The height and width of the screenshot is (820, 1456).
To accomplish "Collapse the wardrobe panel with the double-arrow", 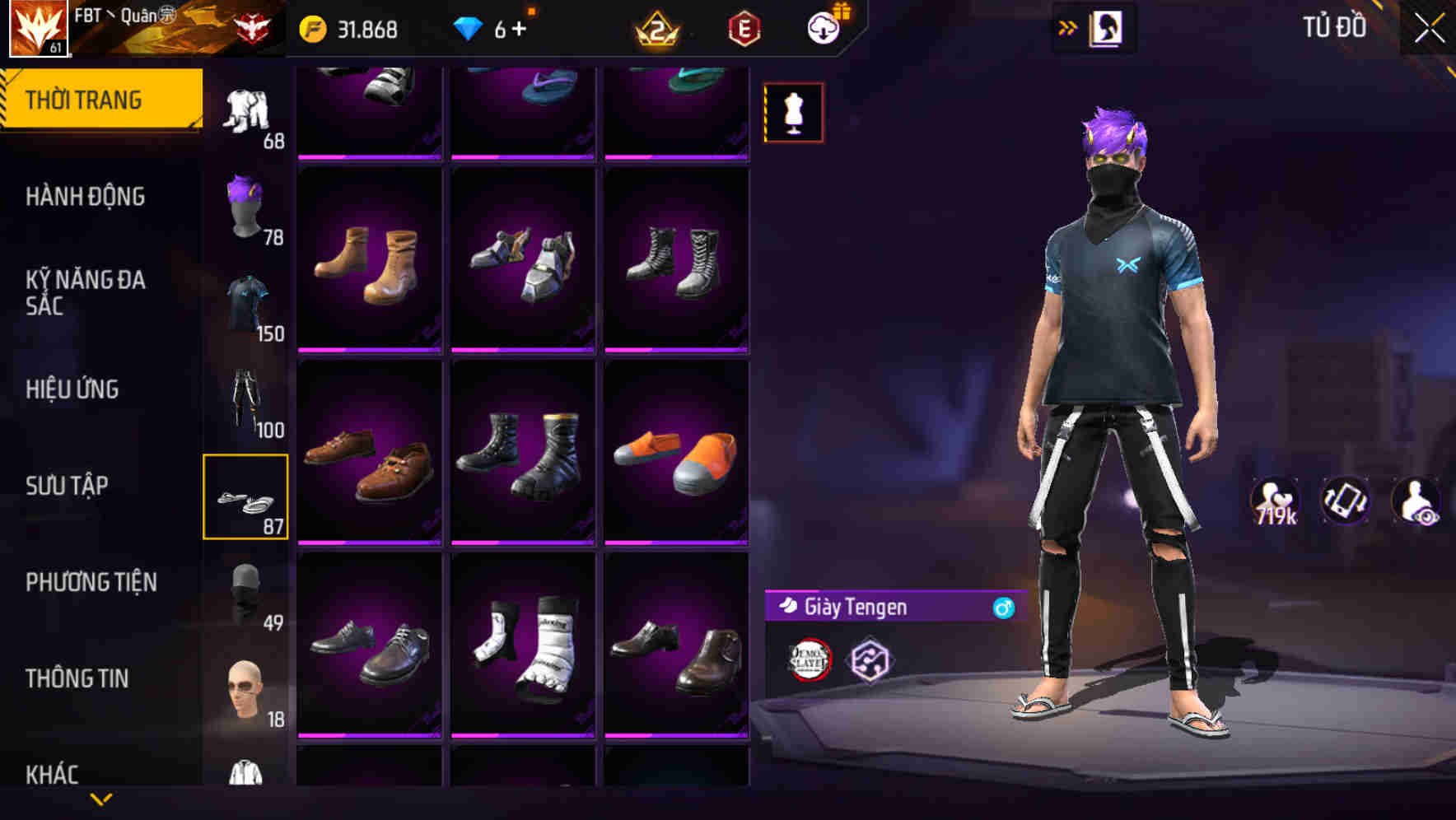I will coord(1068,26).
